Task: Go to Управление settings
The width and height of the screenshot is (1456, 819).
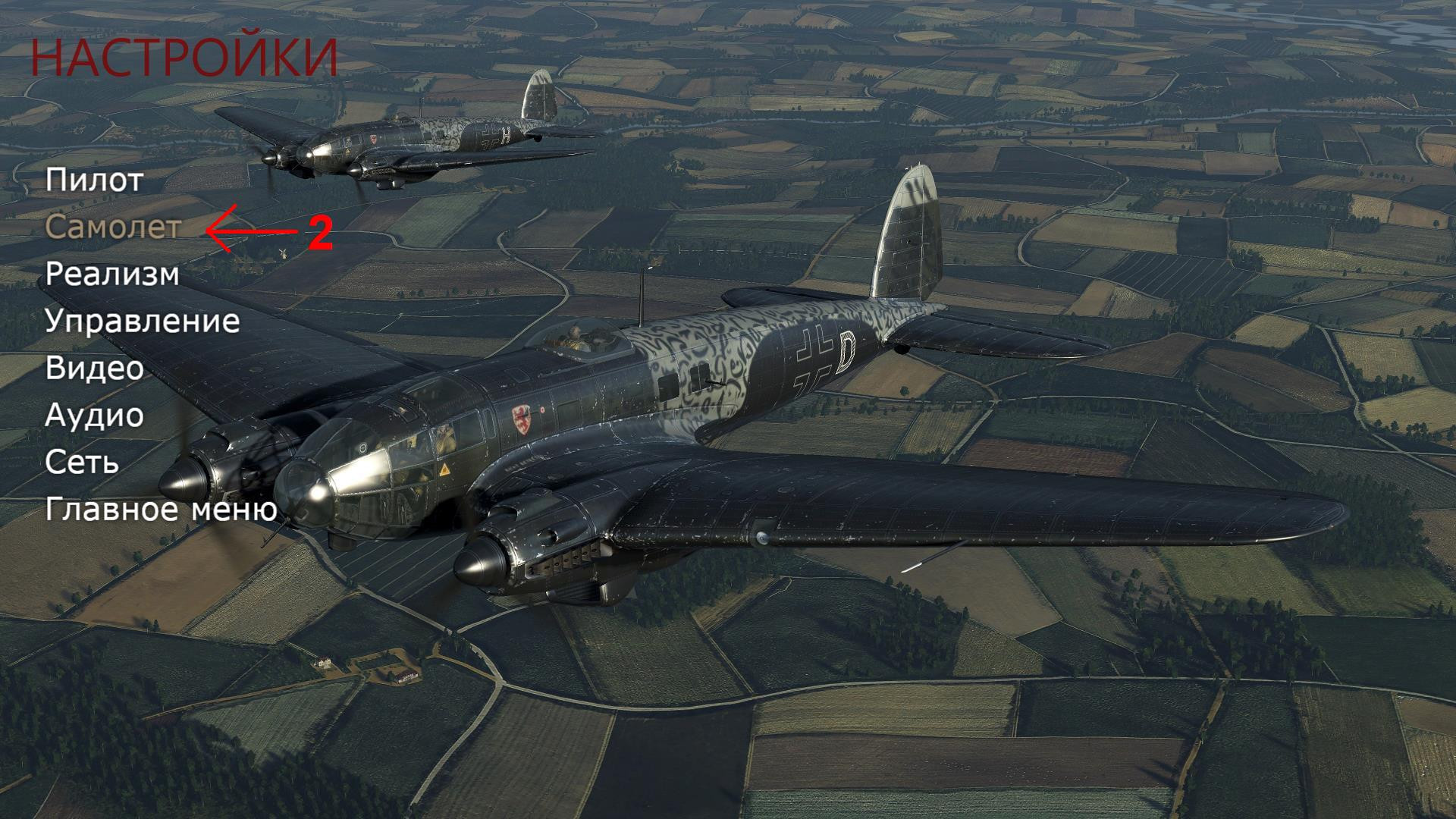Action: tap(143, 322)
